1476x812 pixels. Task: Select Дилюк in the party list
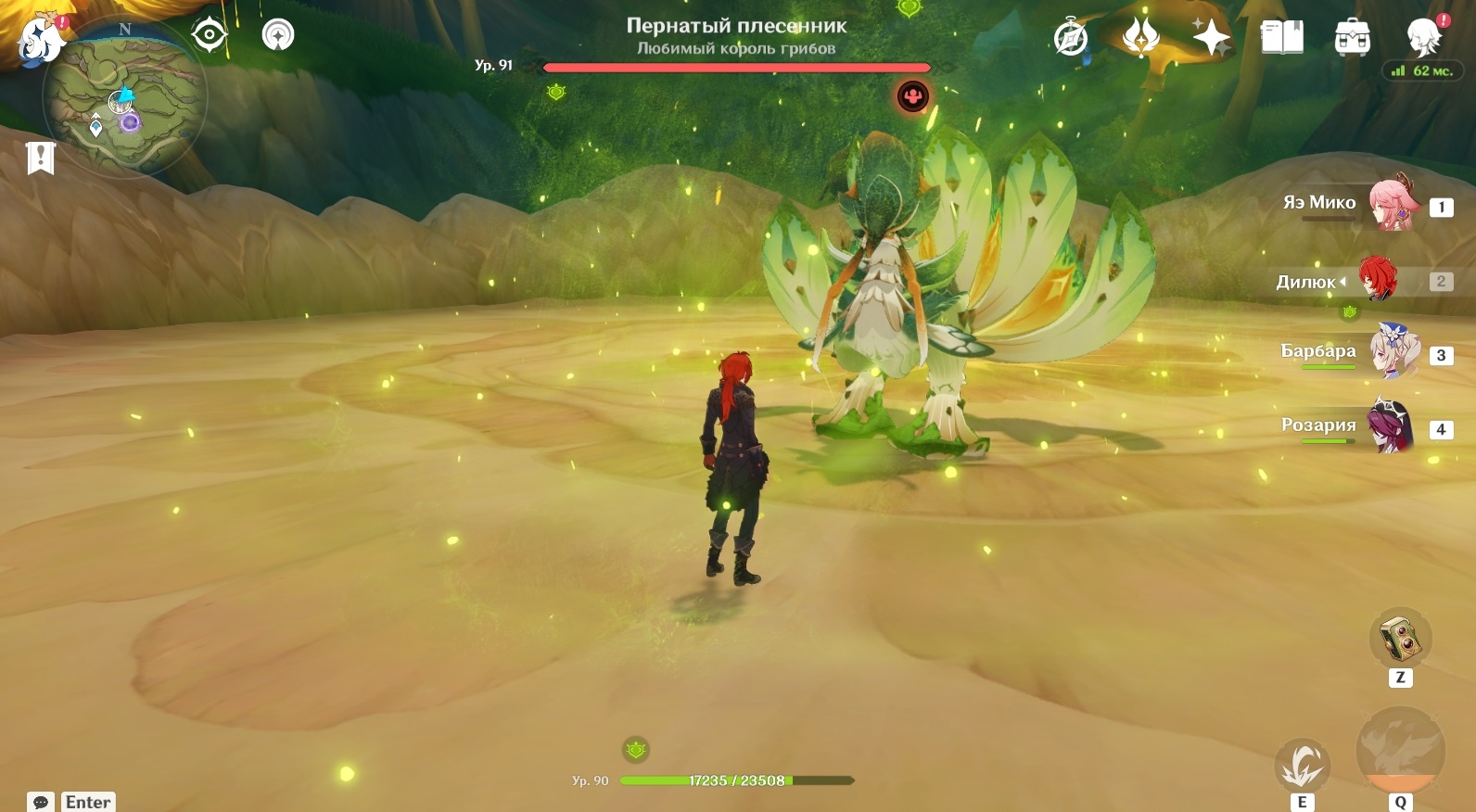1377,280
